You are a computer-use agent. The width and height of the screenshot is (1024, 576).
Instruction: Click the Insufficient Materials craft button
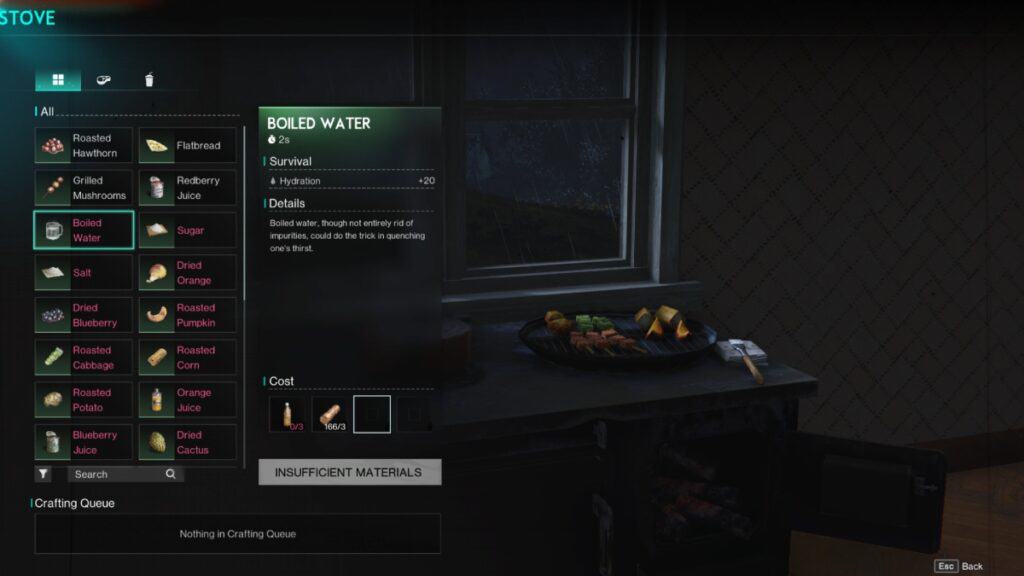[349, 472]
